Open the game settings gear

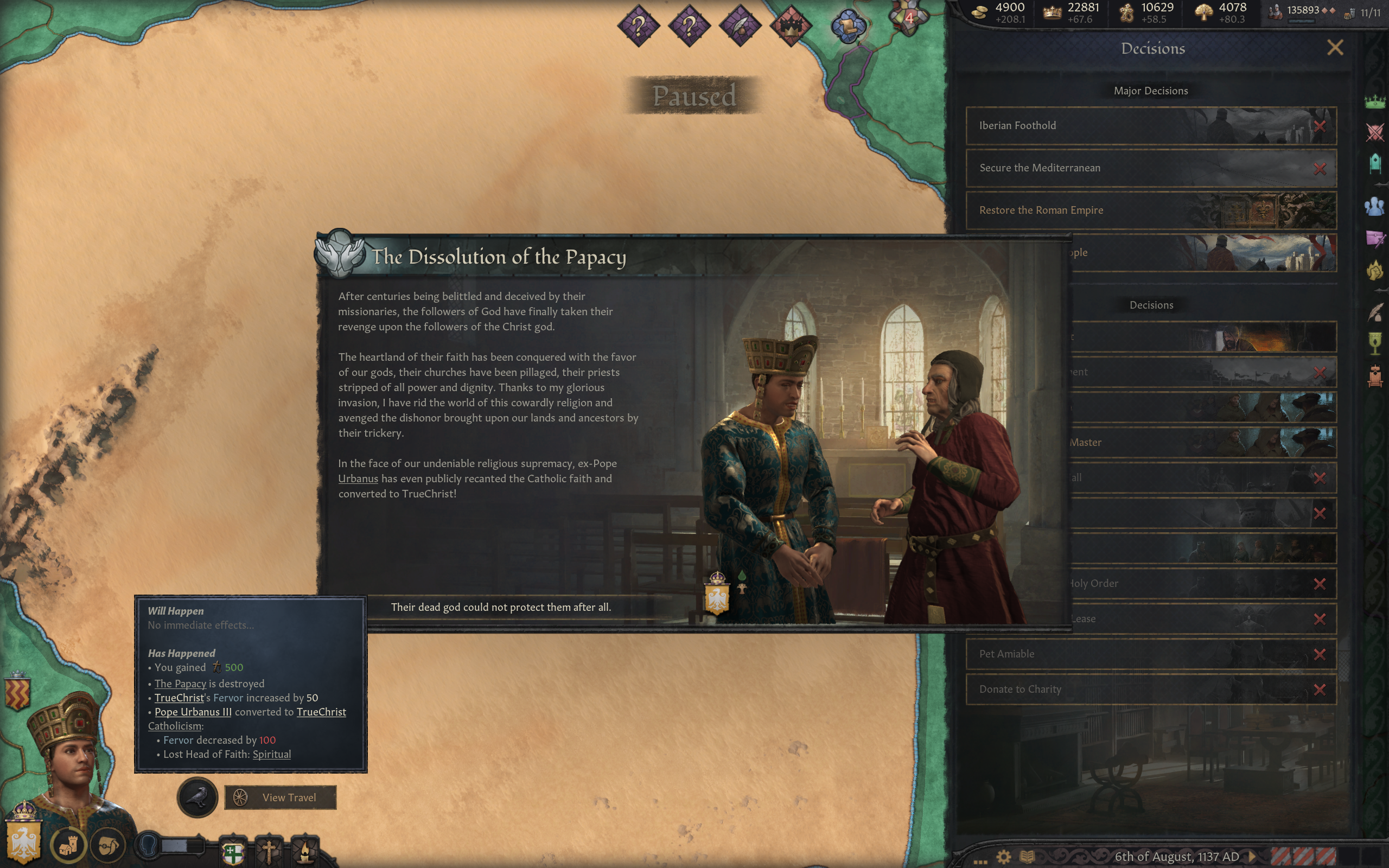1003,857
